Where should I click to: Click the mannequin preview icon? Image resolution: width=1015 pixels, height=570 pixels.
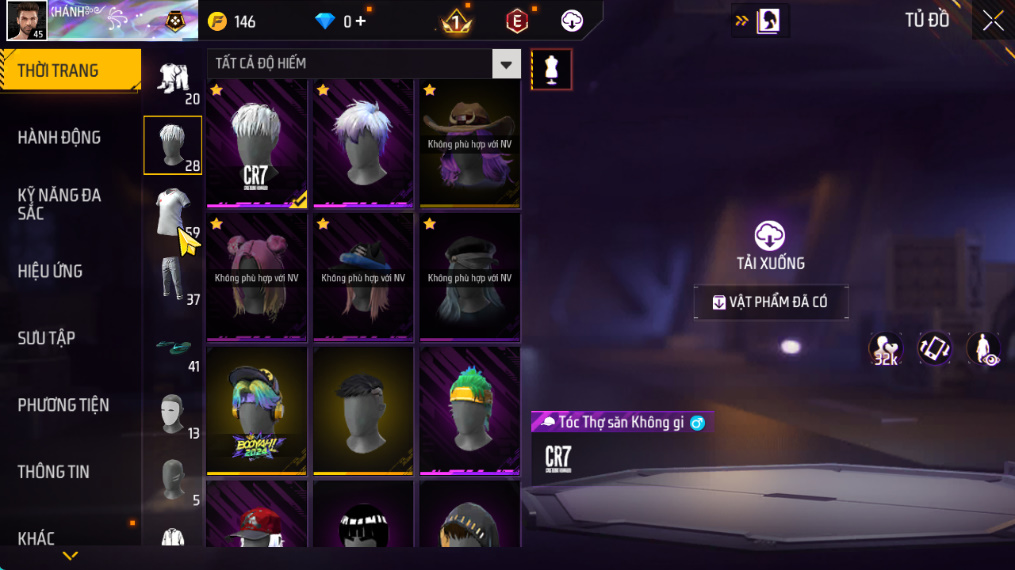(x=551, y=69)
